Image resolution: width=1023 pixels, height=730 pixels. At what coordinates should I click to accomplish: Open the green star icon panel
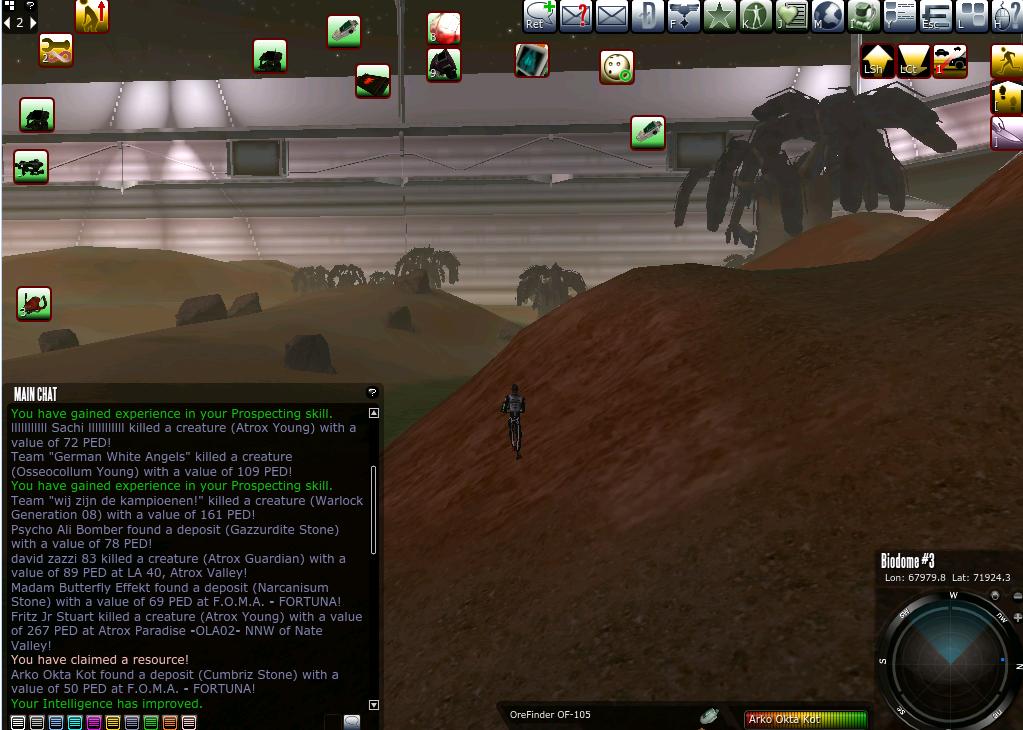pyautogui.click(x=719, y=16)
